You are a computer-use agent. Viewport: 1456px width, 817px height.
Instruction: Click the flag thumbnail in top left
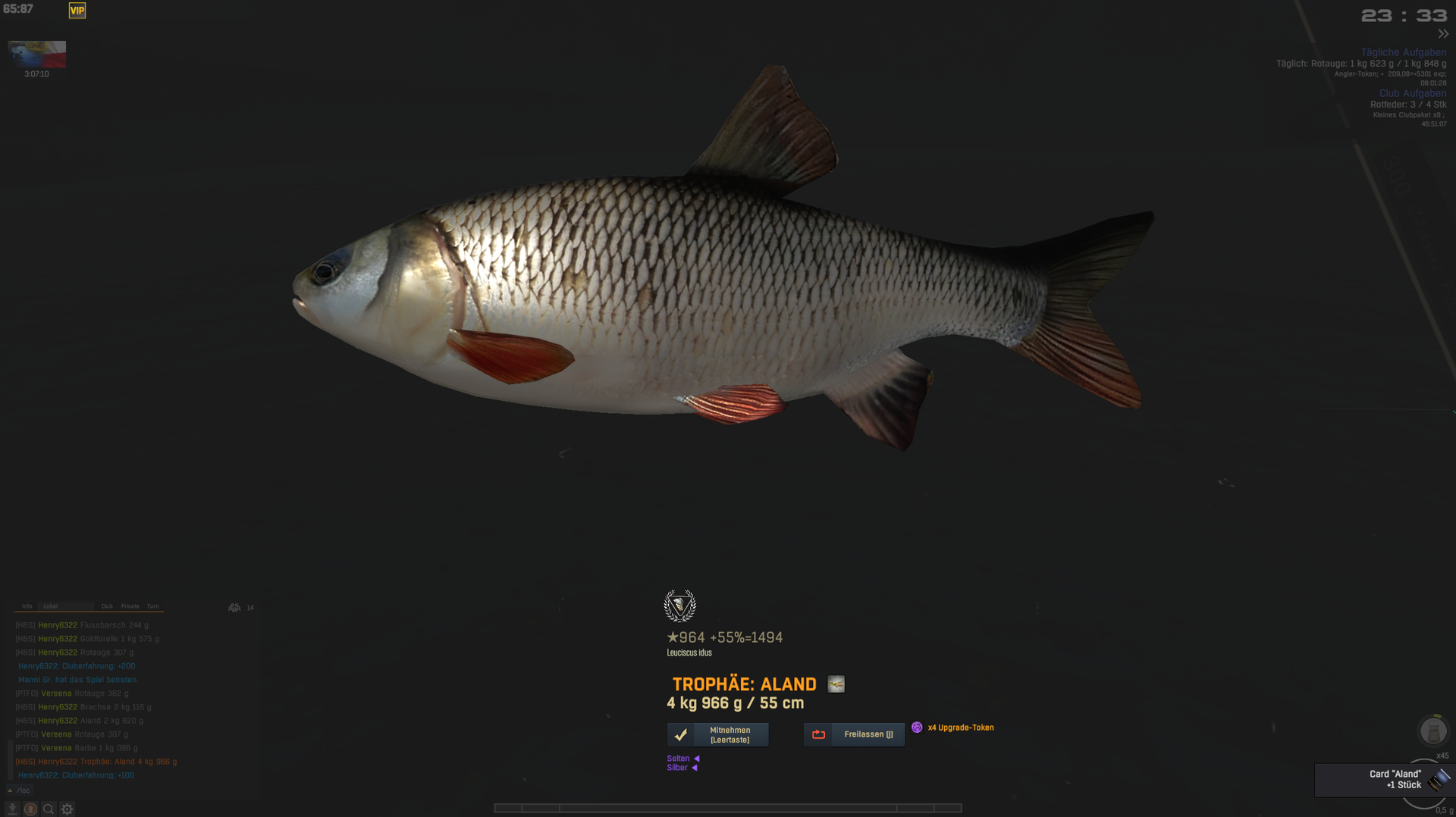37,55
